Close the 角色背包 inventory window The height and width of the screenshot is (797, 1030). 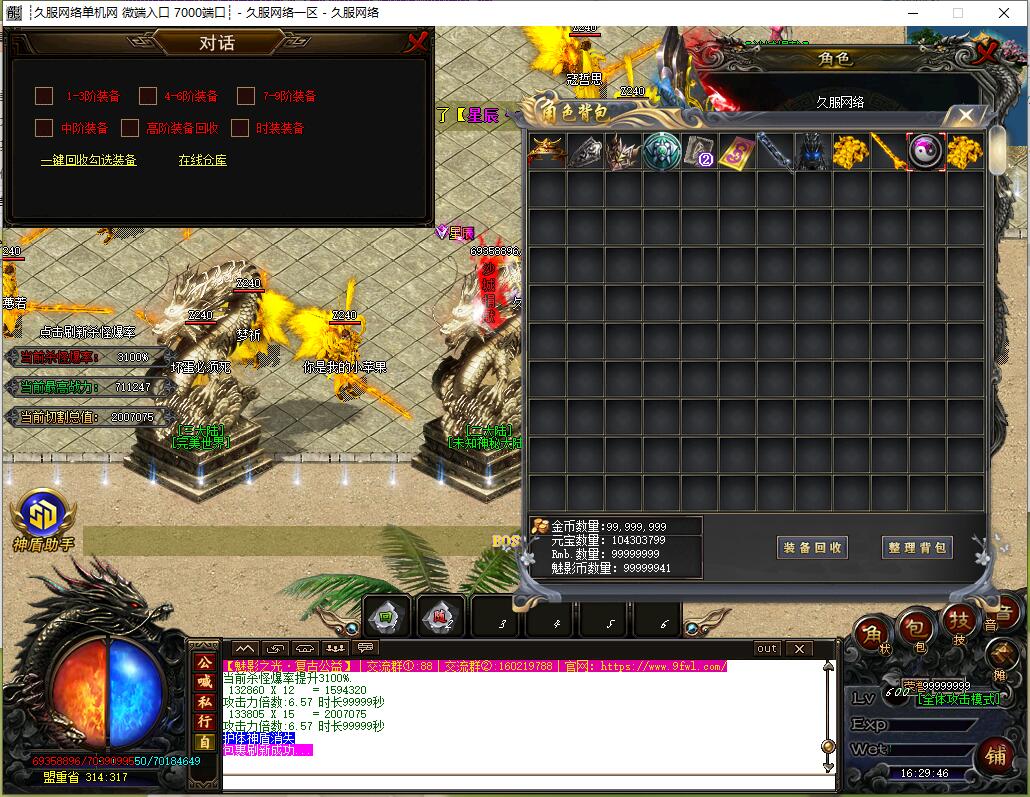(965, 115)
